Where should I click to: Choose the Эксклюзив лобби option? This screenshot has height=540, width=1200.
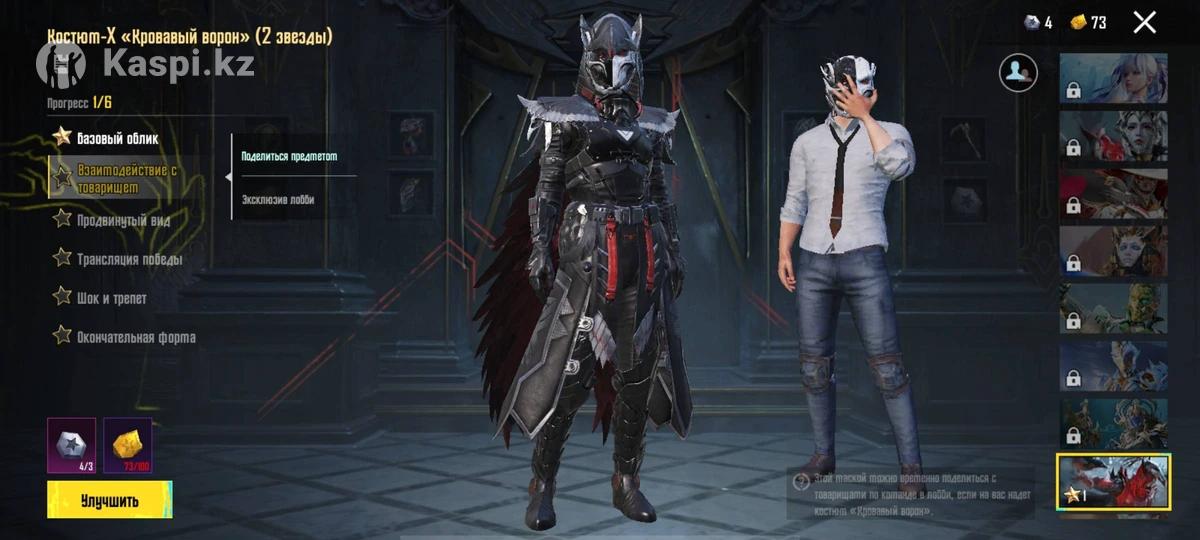pos(278,199)
